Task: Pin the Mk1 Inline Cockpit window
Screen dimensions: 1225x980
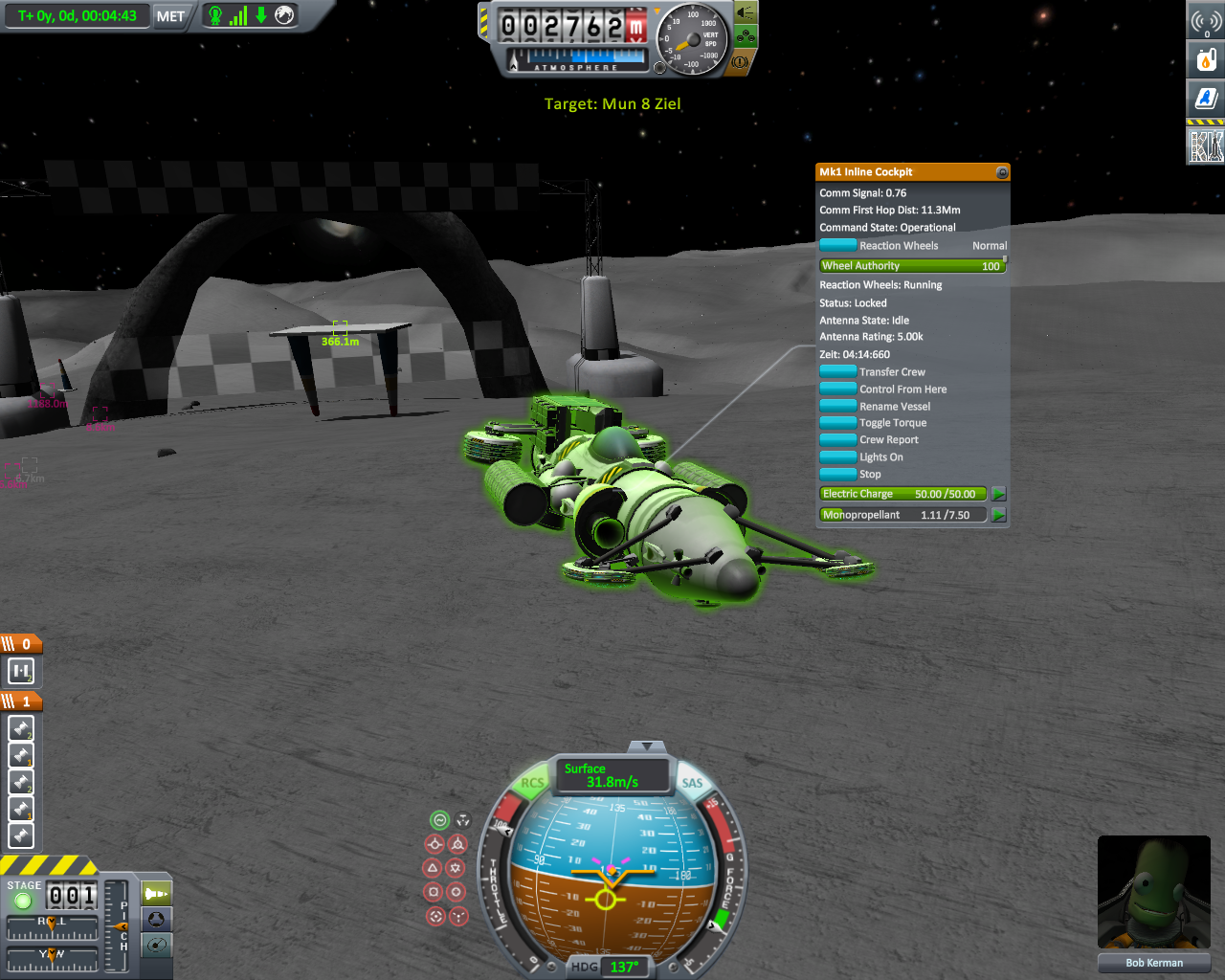Action: point(1002,172)
